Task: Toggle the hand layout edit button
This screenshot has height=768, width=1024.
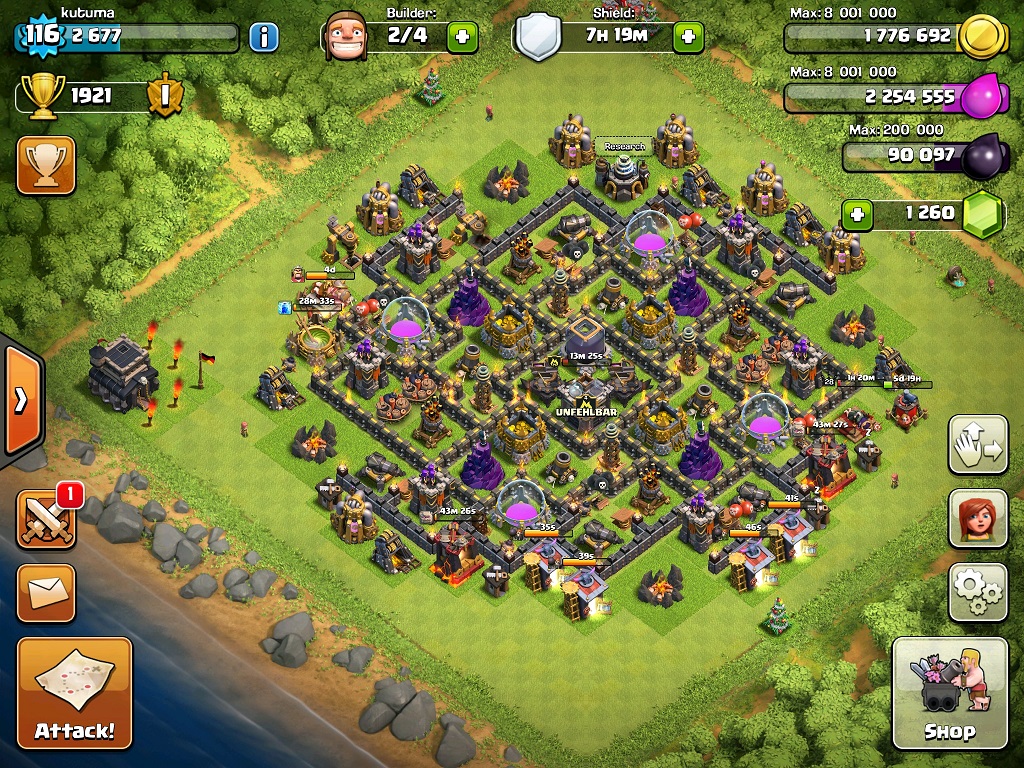Action: tap(978, 444)
